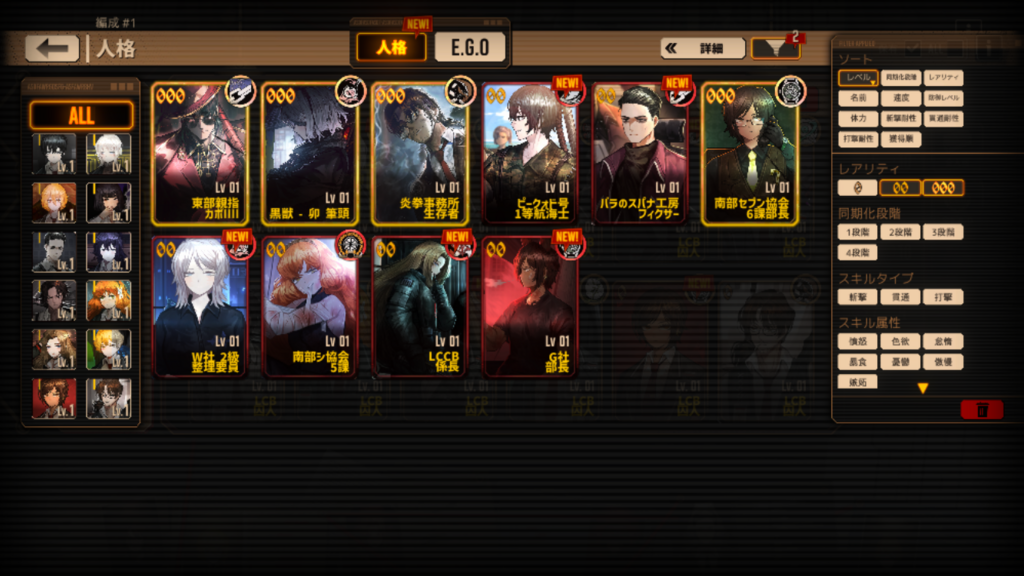
Task: Choose the 黒獣-卯 筆頭 identity card
Action: coord(310,154)
